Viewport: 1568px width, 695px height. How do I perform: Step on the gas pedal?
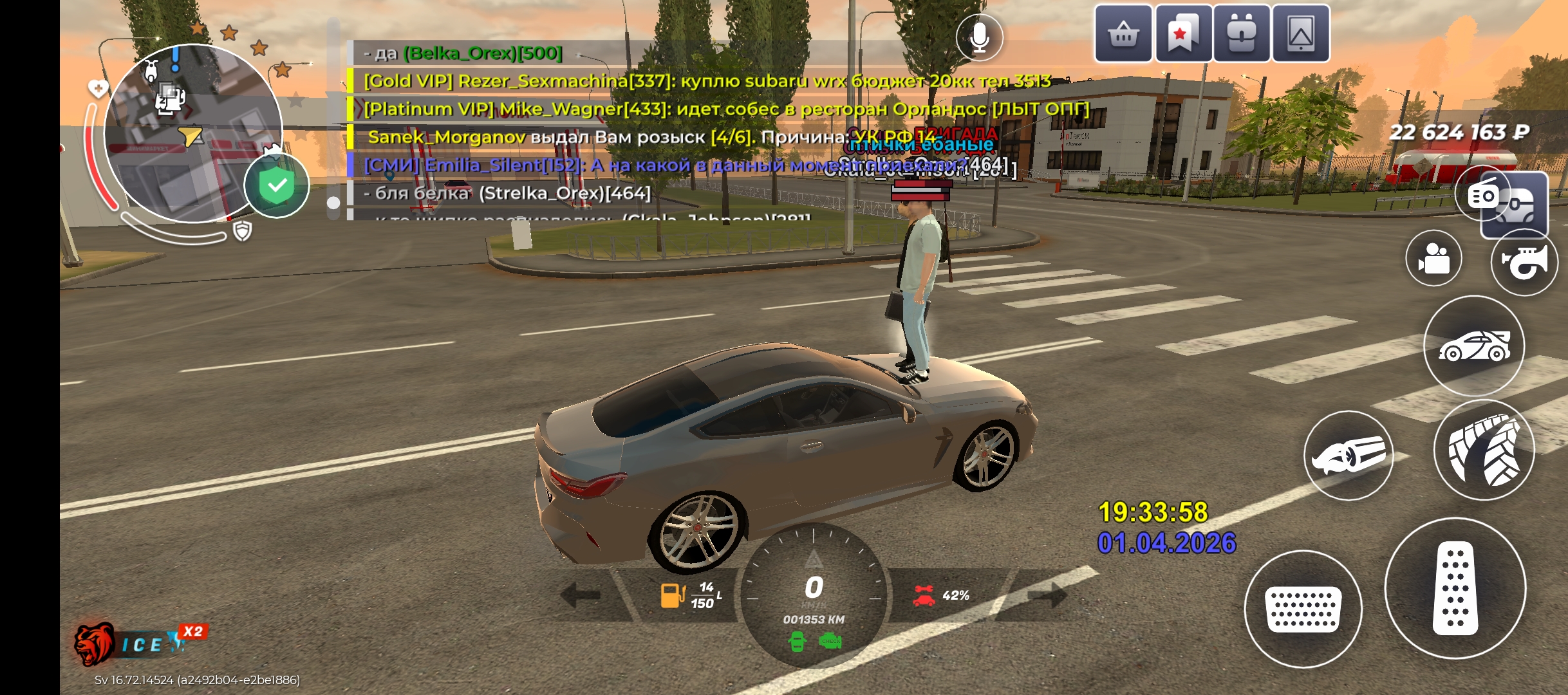coord(1455,588)
